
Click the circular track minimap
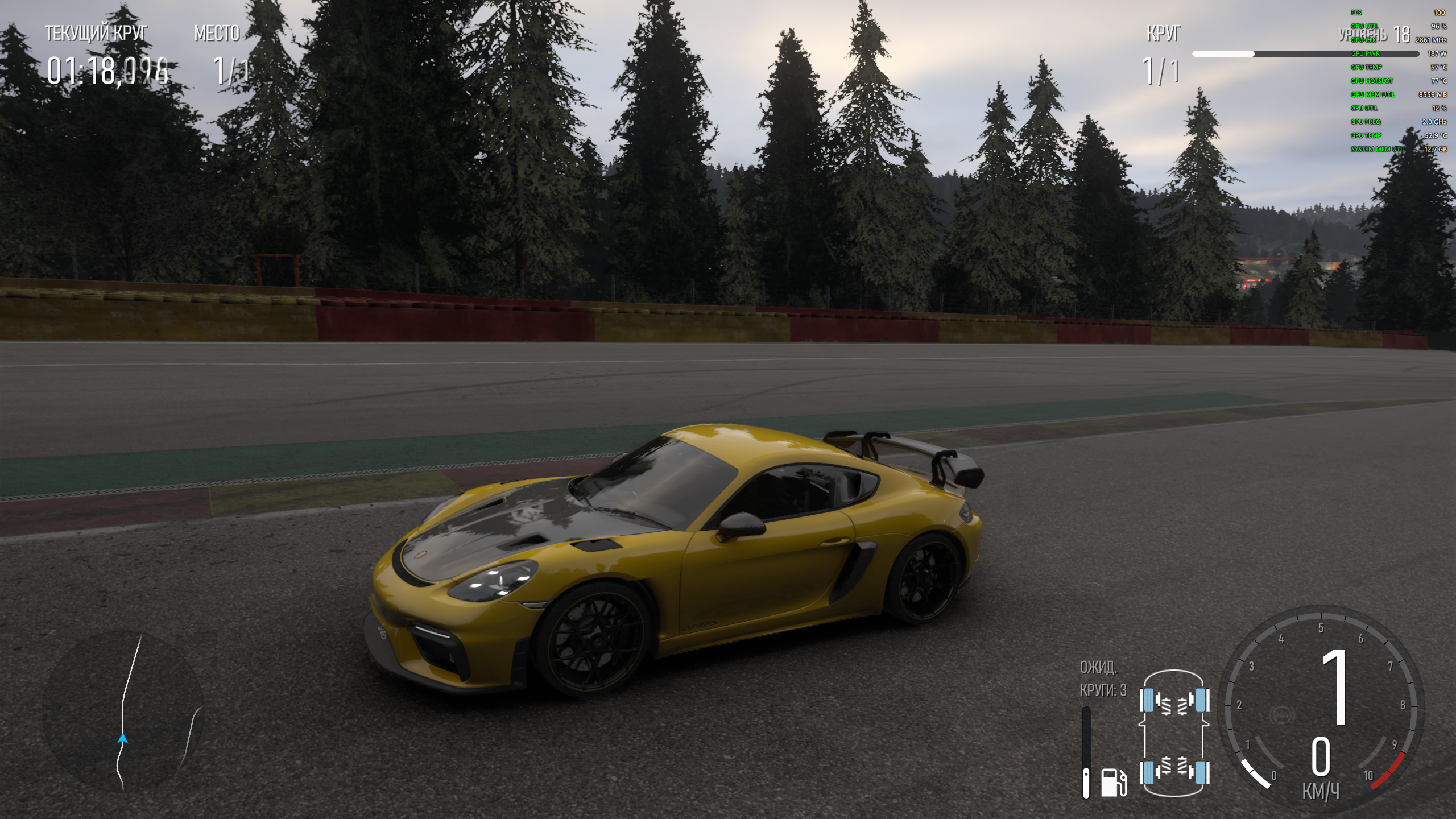(123, 713)
